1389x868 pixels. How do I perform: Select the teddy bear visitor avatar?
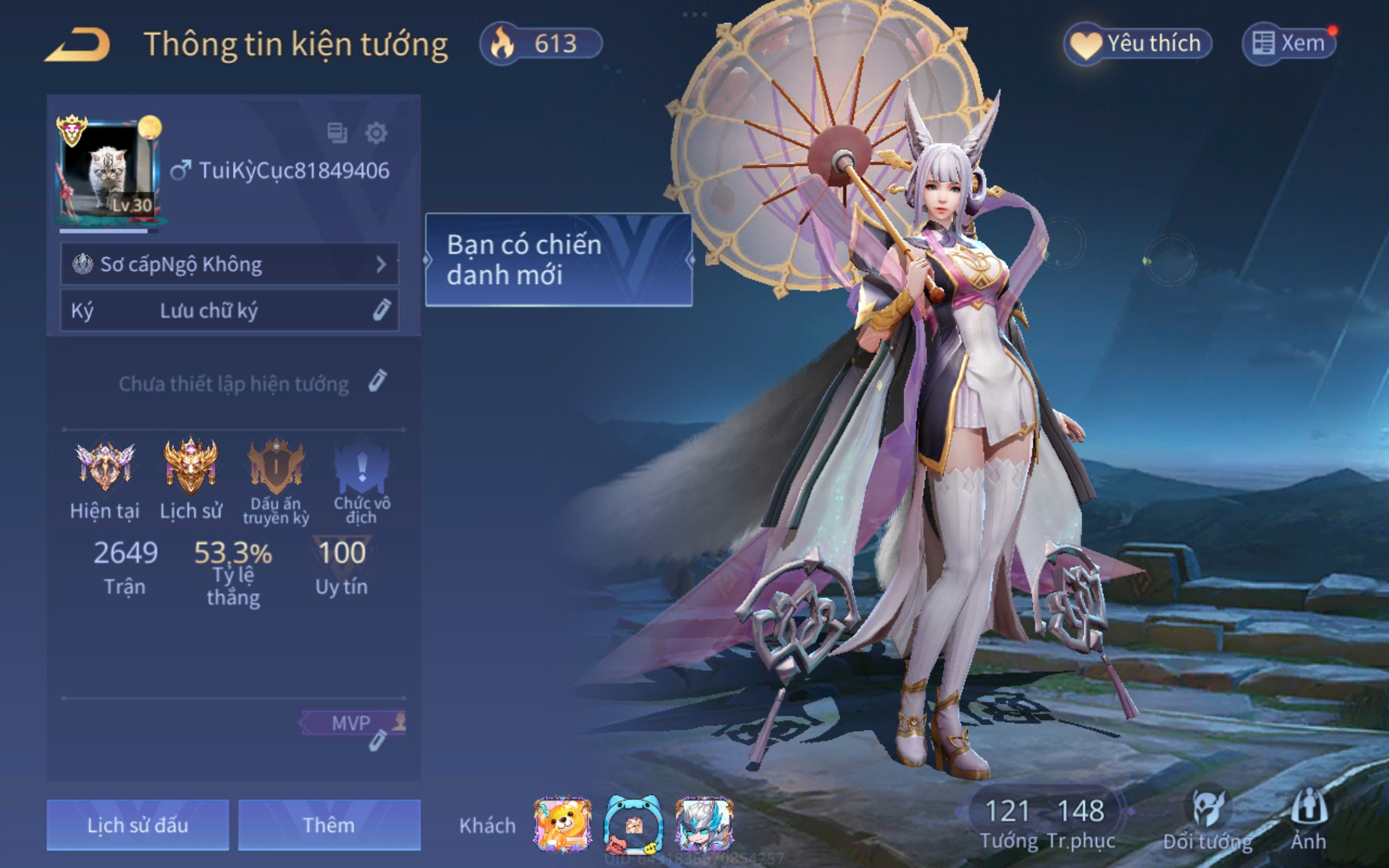coord(562,825)
